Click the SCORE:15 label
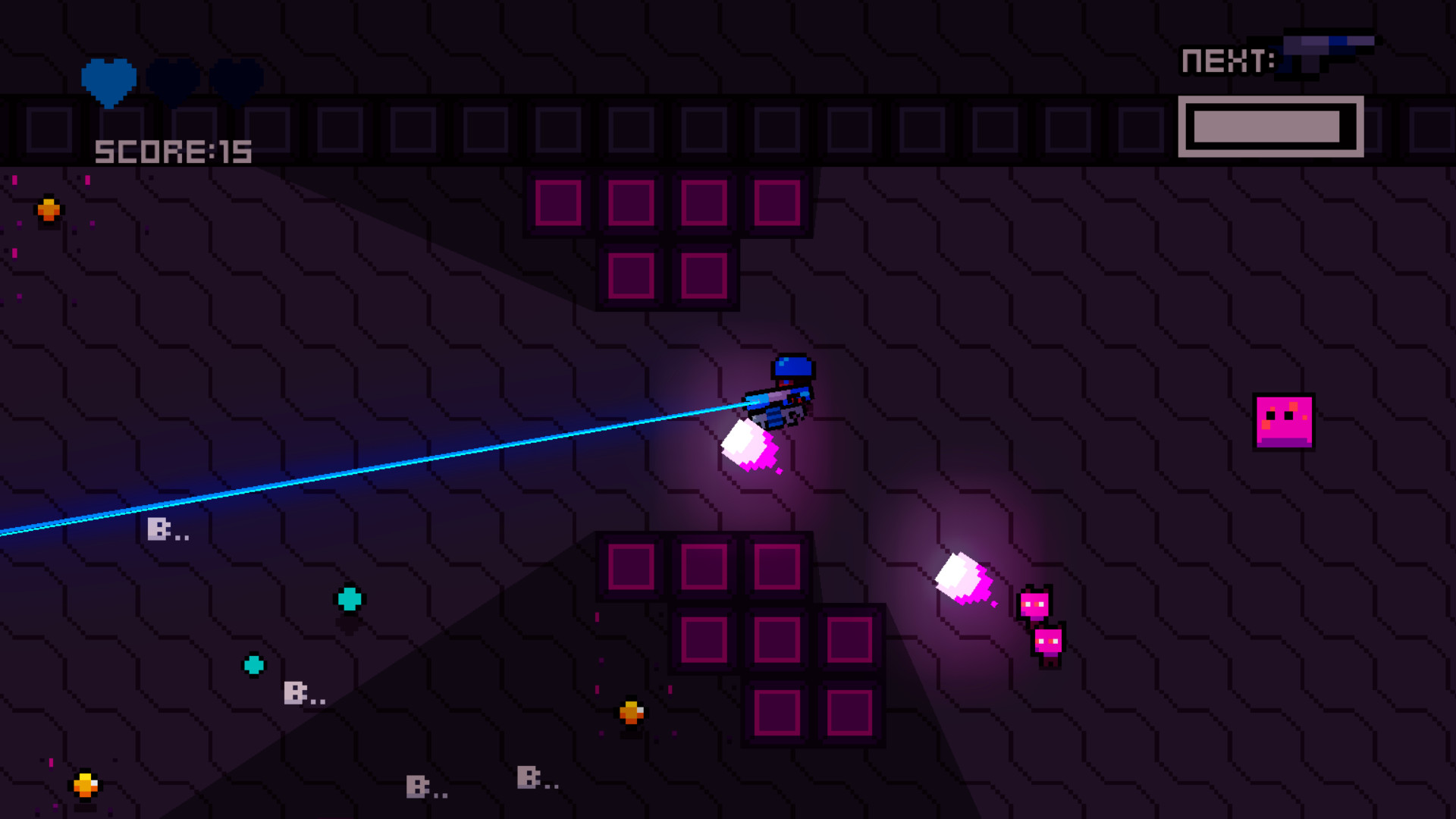The image size is (1456, 819). point(173,150)
